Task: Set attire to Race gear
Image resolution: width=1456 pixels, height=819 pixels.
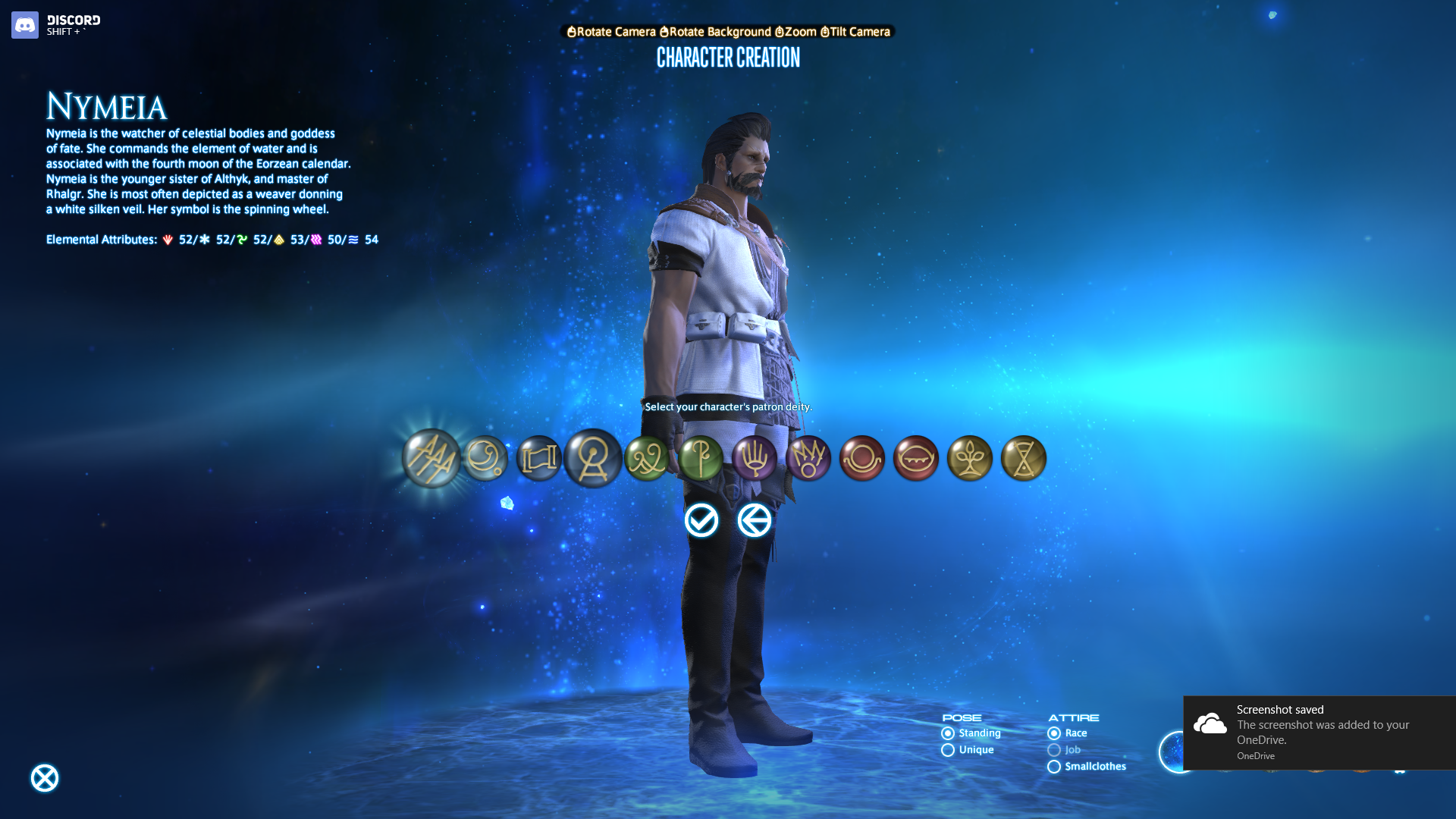Action: pyautogui.click(x=1054, y=733)
